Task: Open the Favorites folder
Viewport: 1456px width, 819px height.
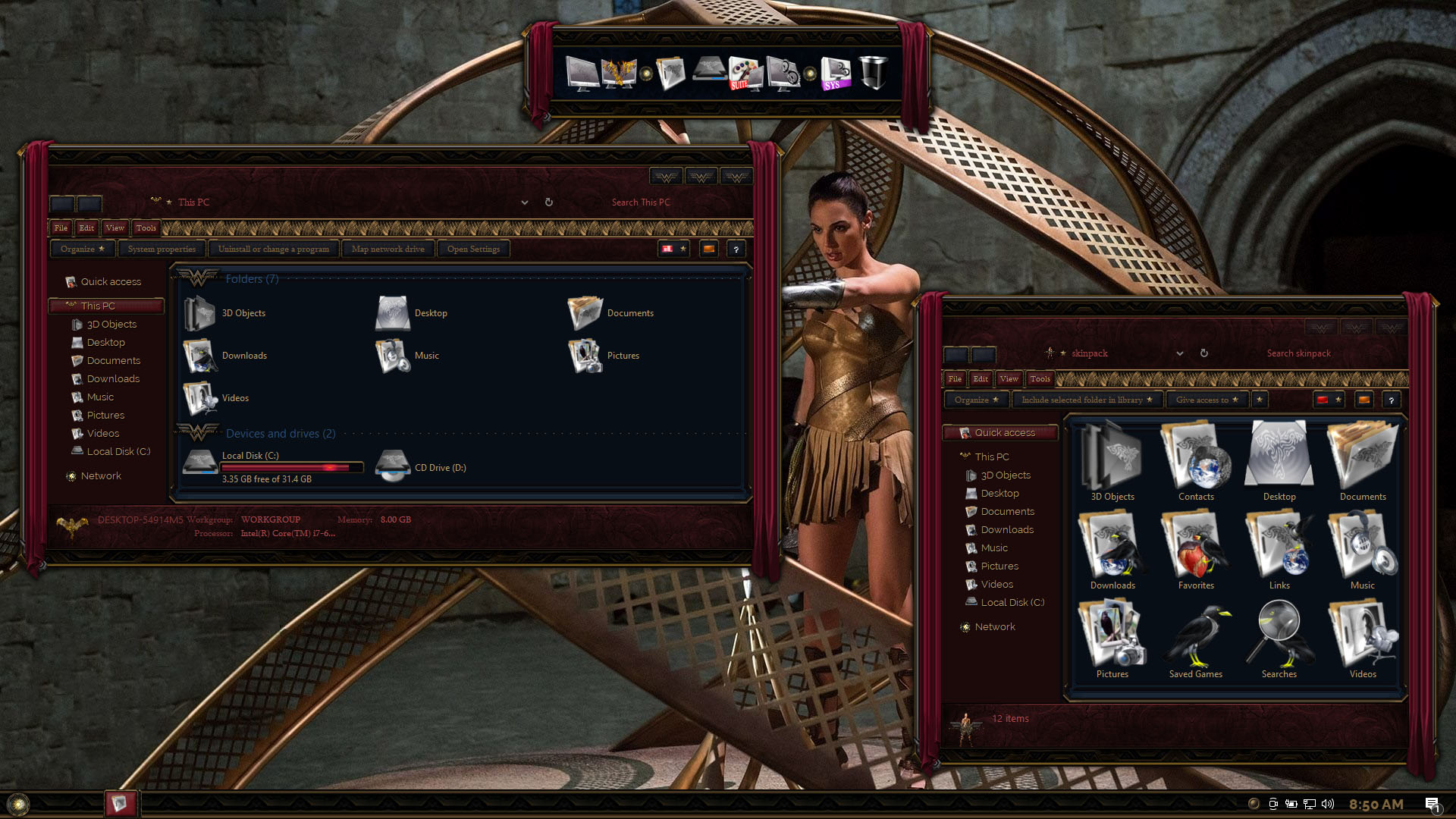Action: click(x=1196, y=551)
